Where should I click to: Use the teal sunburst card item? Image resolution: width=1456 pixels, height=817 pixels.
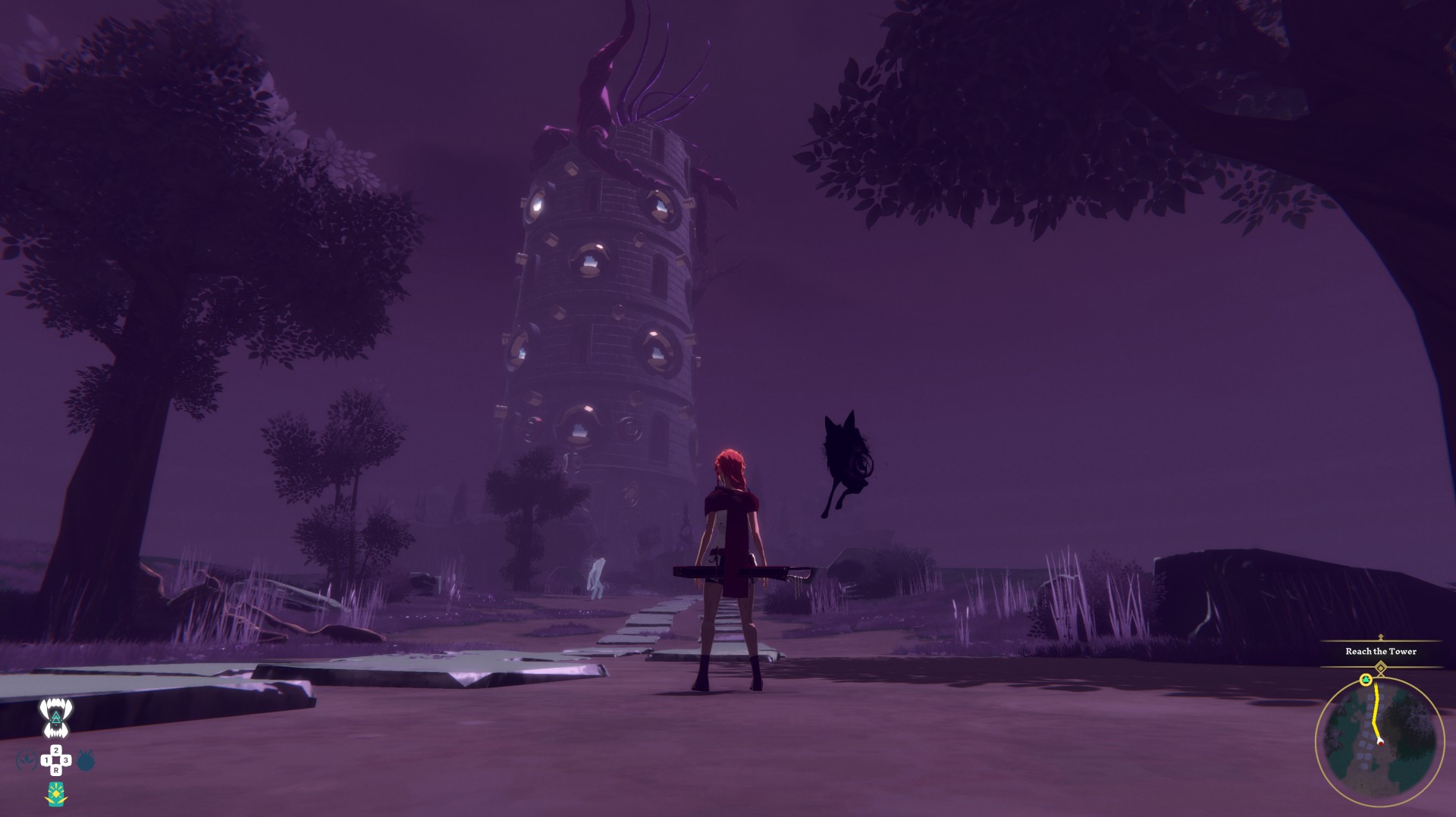(x=55, y=794)
